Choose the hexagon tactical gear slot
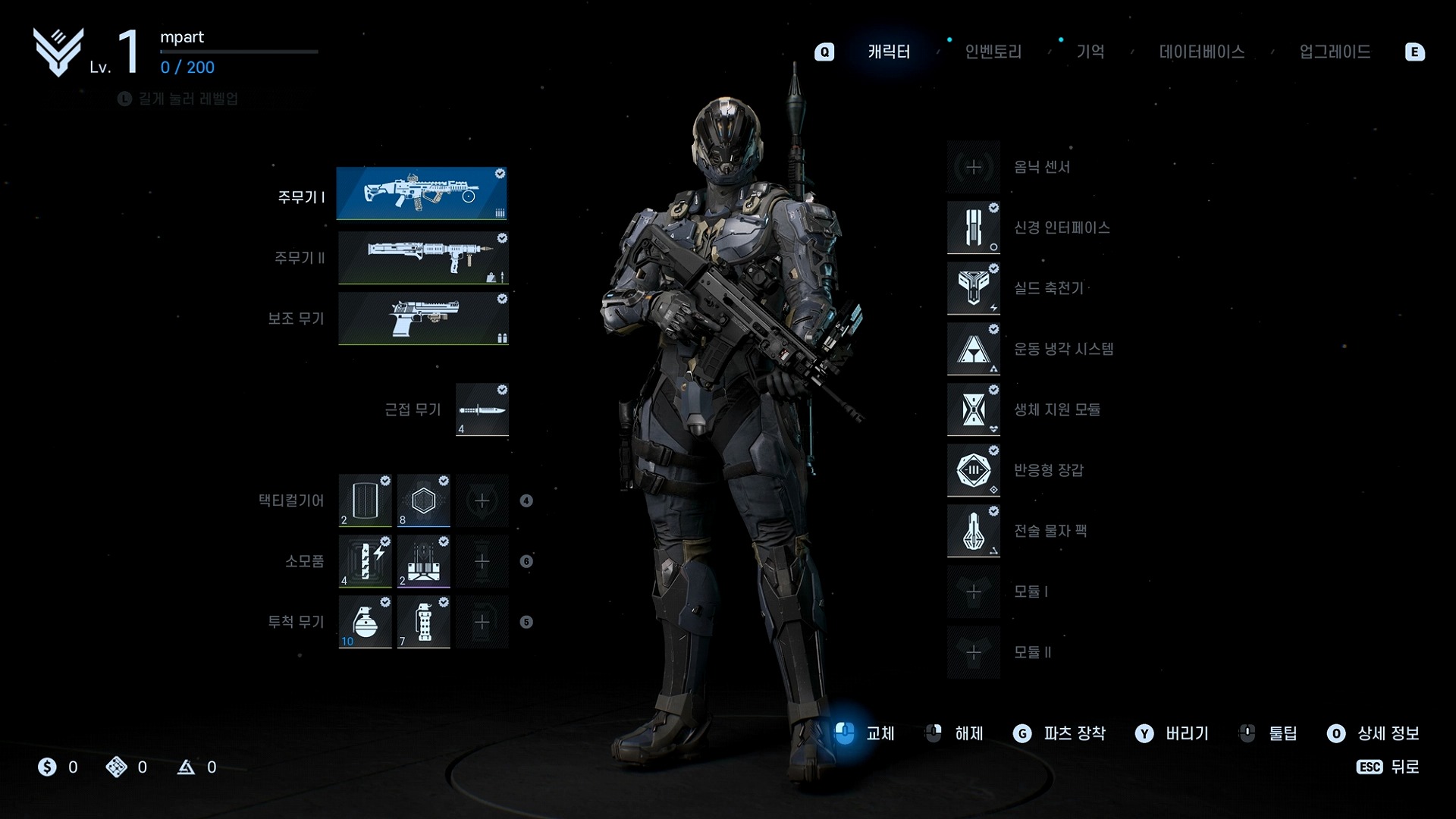The height and width of the screenshot is (819, 1456). (423, 500)
